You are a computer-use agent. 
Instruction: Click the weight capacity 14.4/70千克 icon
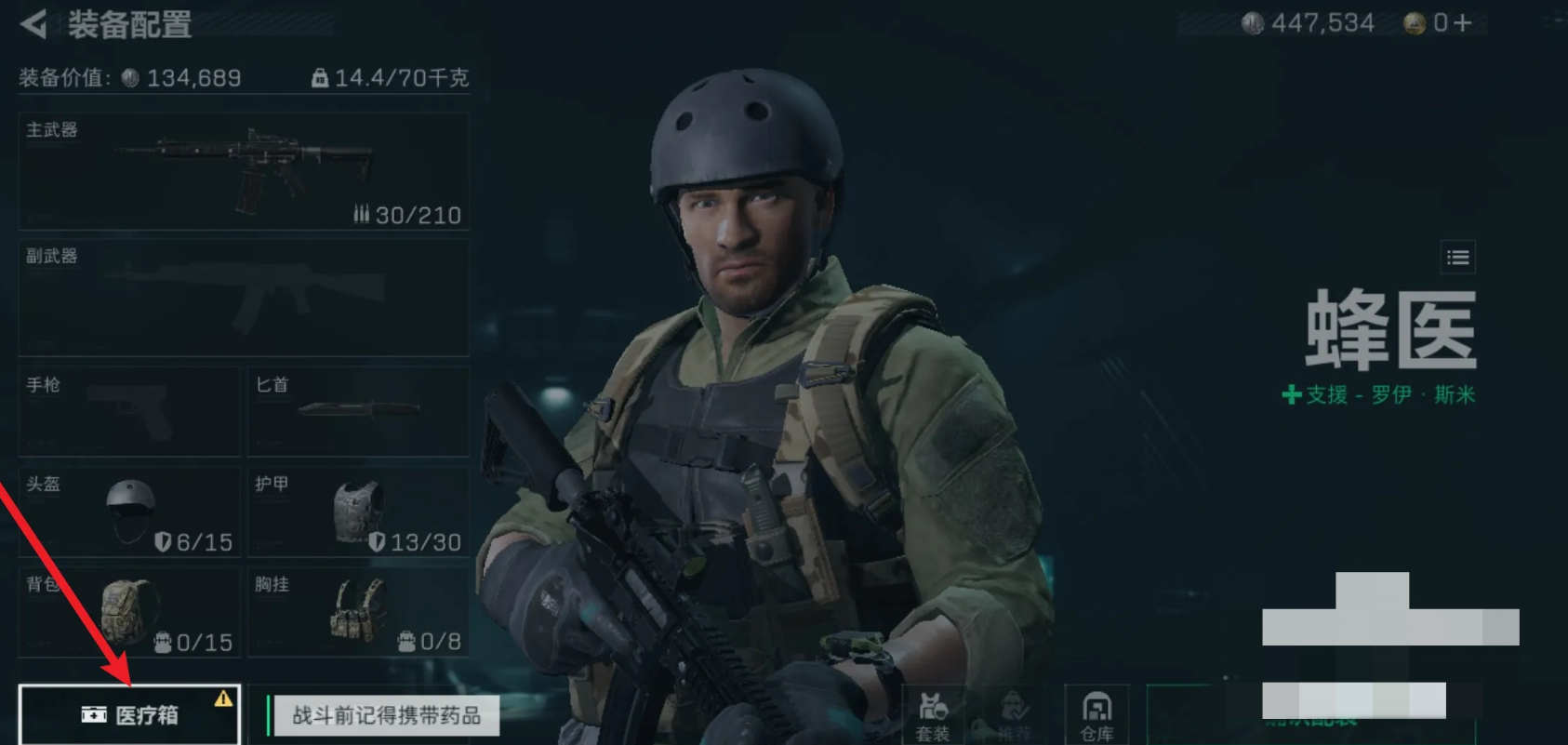pyautogui.click(x=320, y=79)
